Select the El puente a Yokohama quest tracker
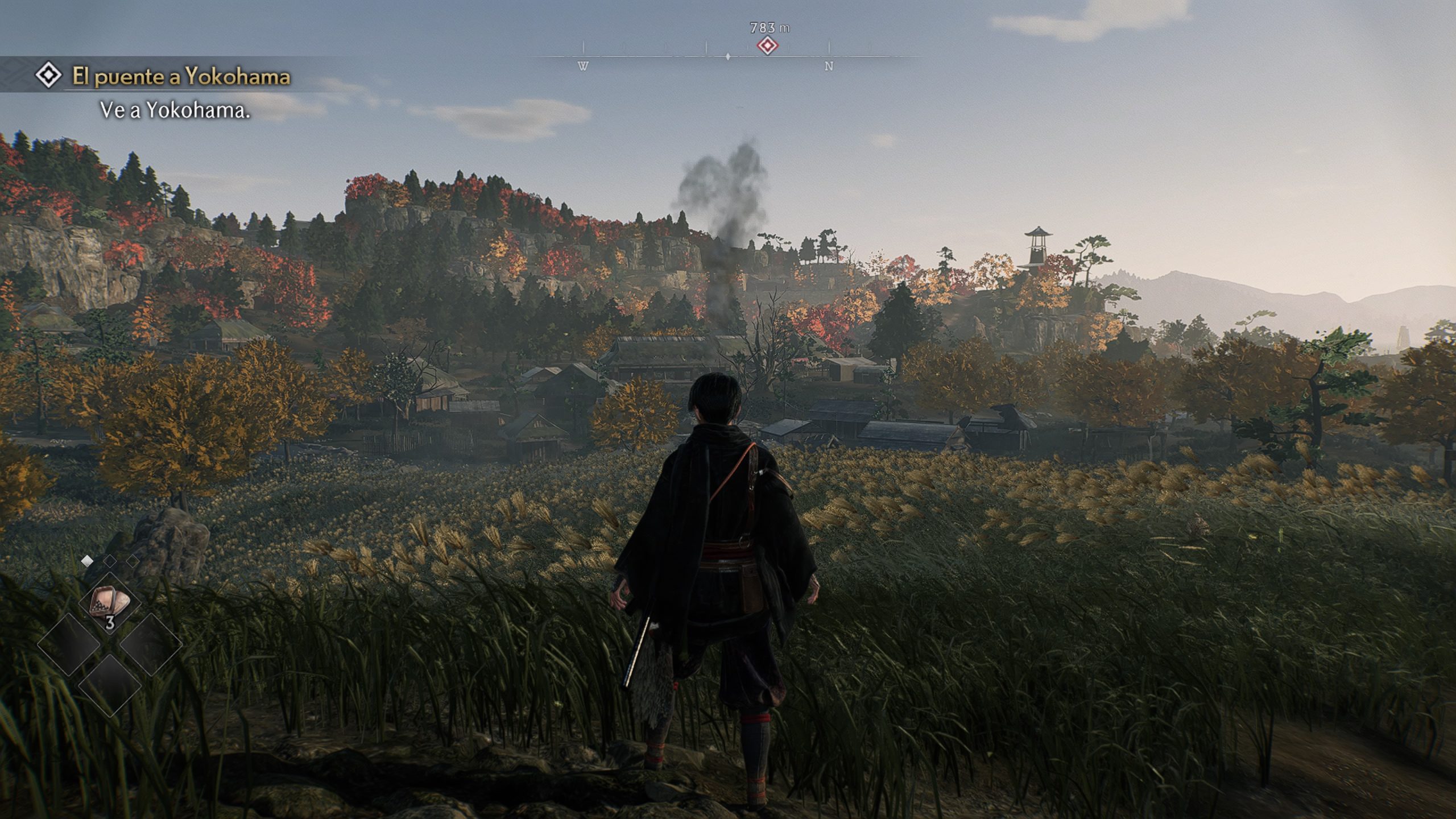 (181, 77)
